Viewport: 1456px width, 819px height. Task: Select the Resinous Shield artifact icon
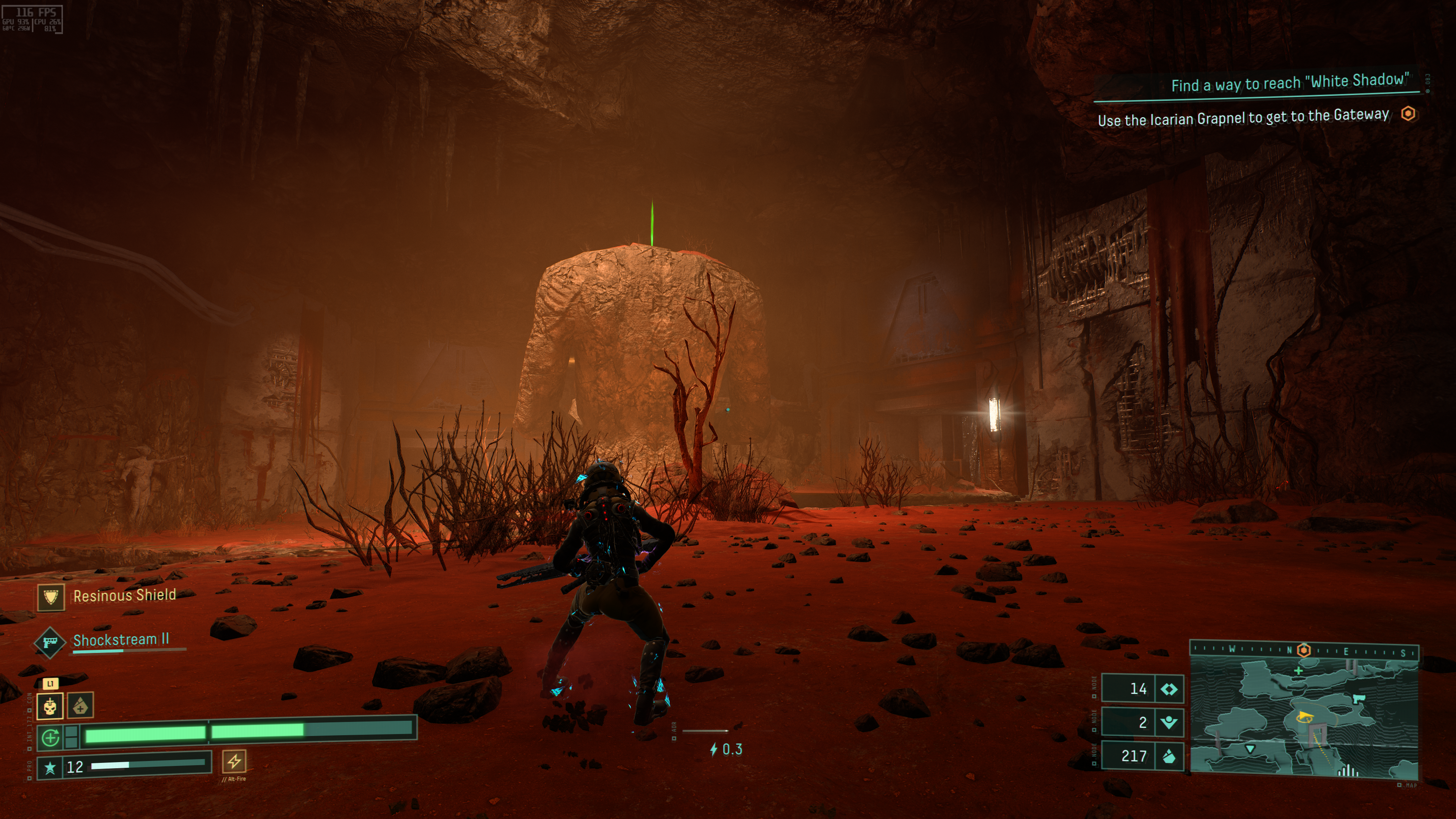(51, 597)
